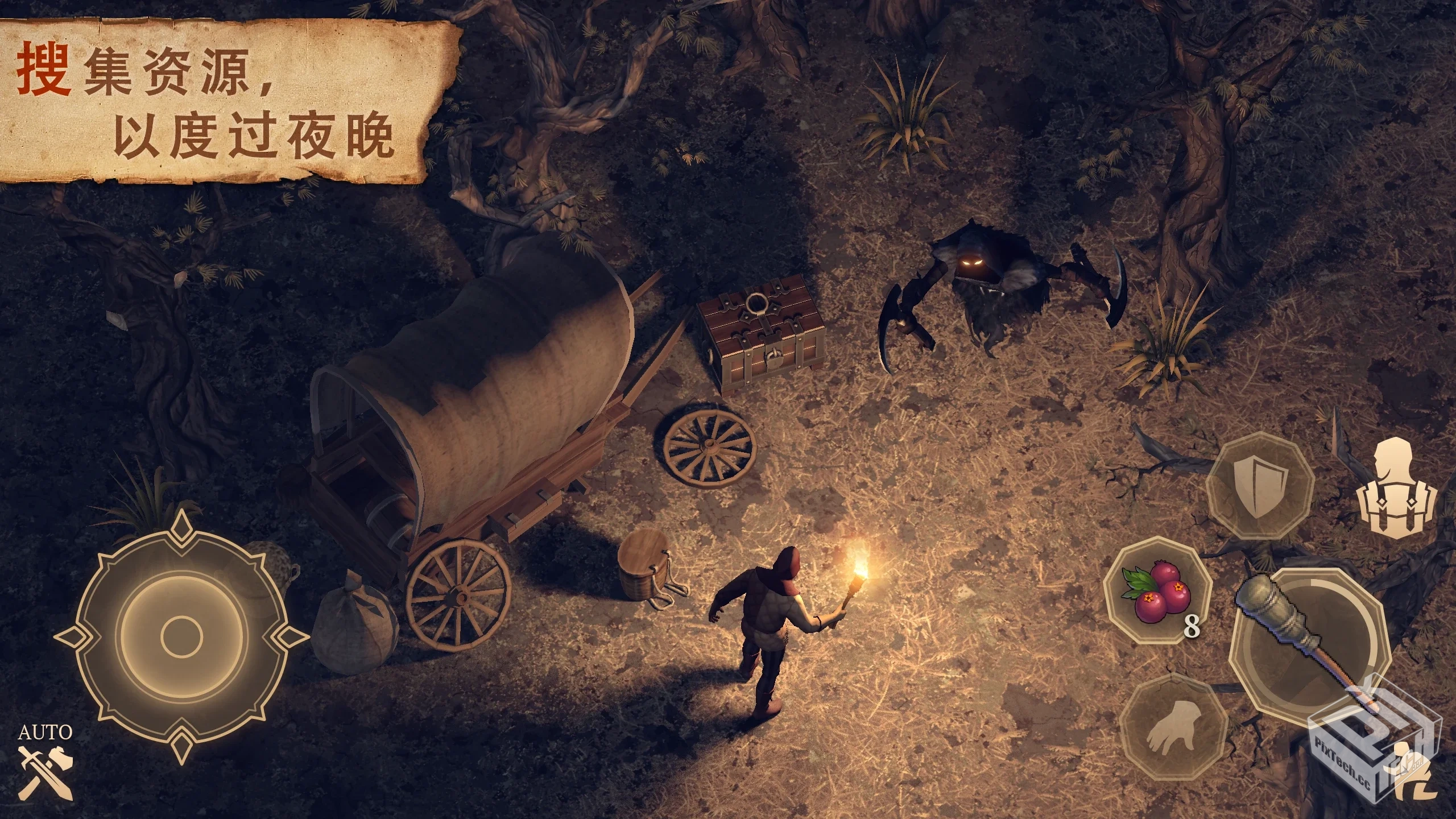Tap the center of the movement joystick
The image size is (1456, 819).
[182, 637]
